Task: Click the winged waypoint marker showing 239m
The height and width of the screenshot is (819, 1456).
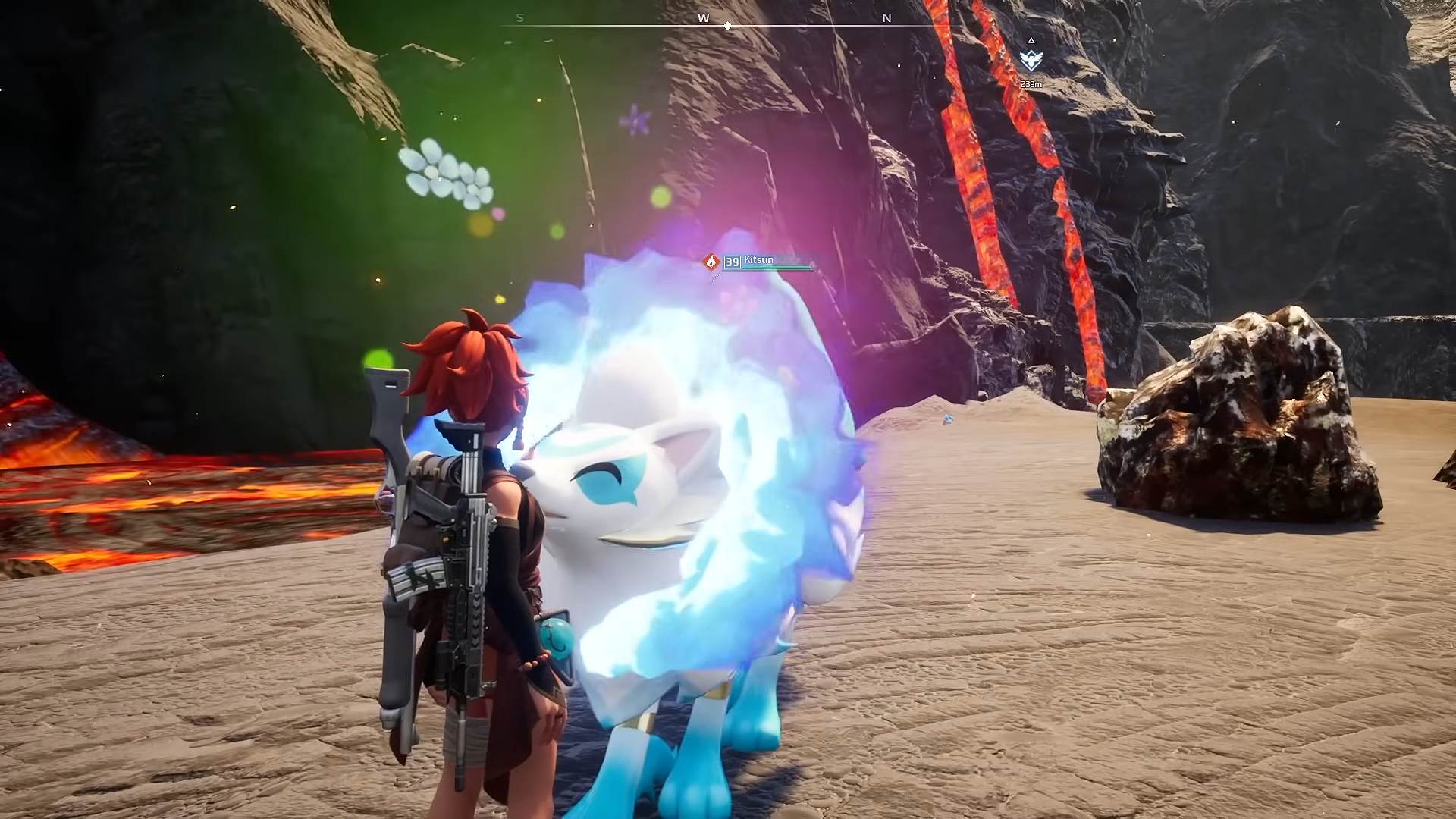Action: (1031, 61)
